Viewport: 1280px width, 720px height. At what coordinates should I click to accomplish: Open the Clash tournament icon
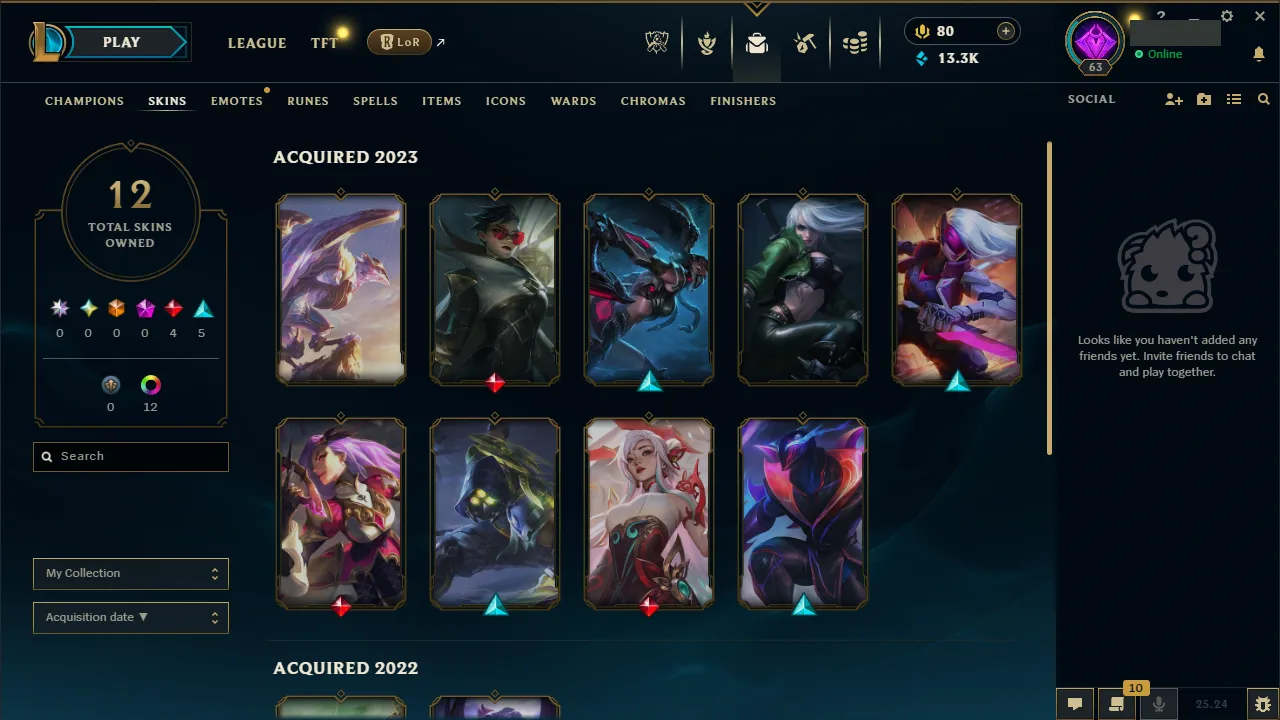click(706, 42)
